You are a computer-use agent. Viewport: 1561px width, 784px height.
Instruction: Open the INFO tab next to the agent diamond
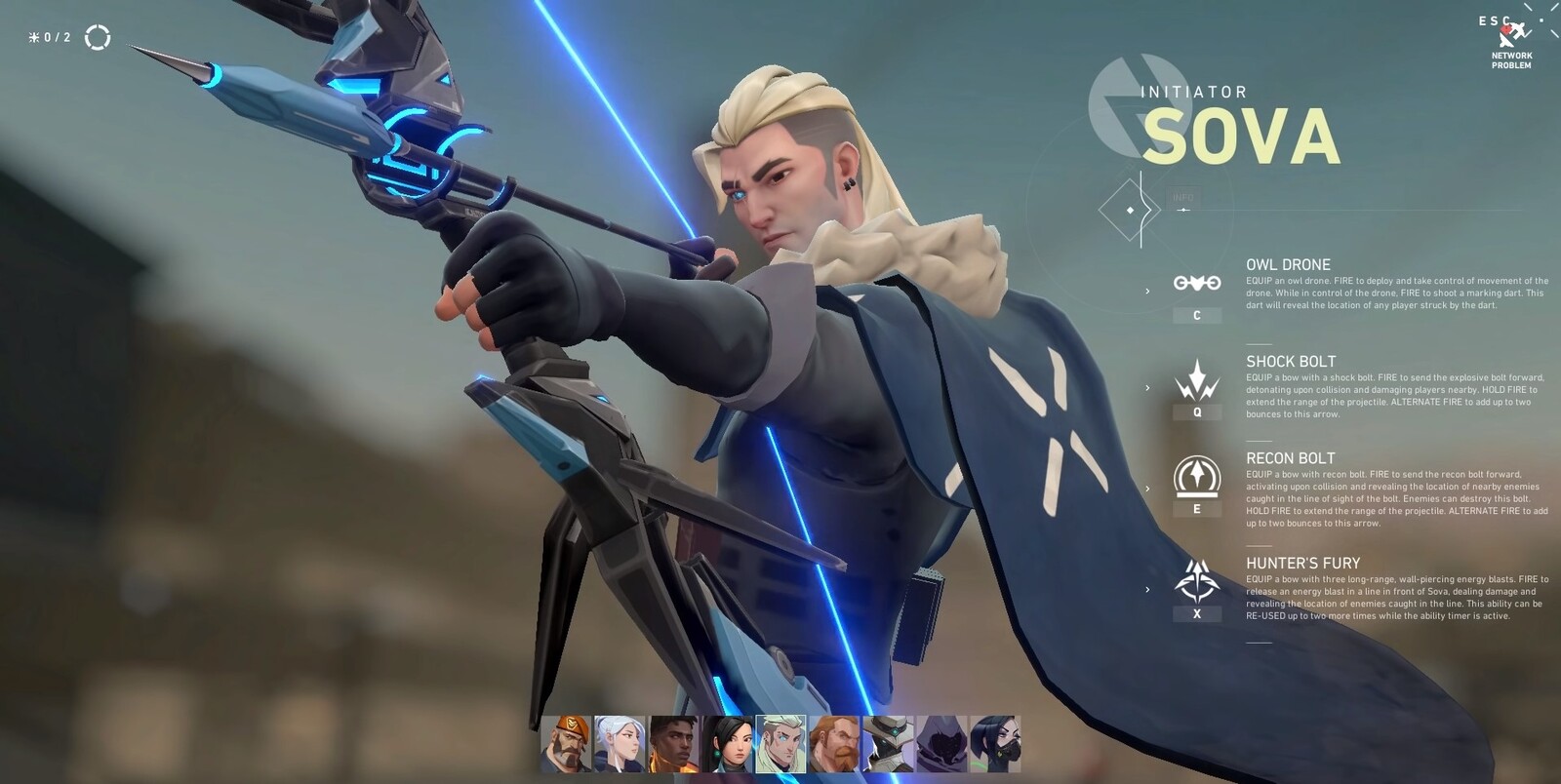(1183, 197)
